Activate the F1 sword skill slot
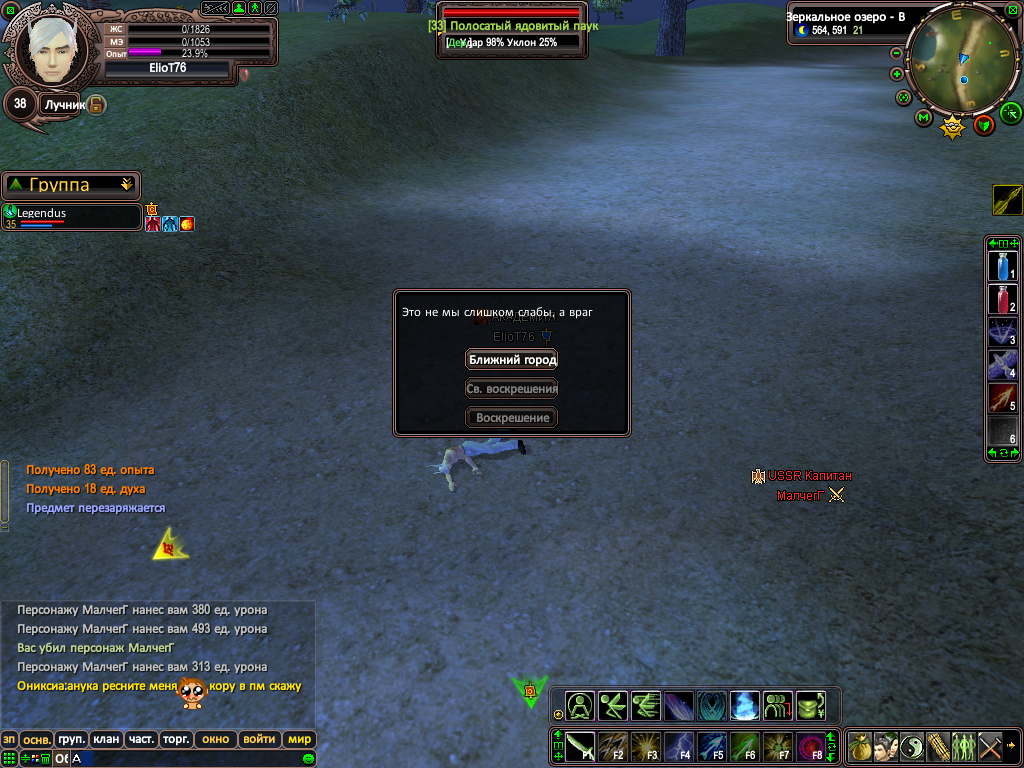The width and height of the screenshot is (1024, 768). coord(581,746)
